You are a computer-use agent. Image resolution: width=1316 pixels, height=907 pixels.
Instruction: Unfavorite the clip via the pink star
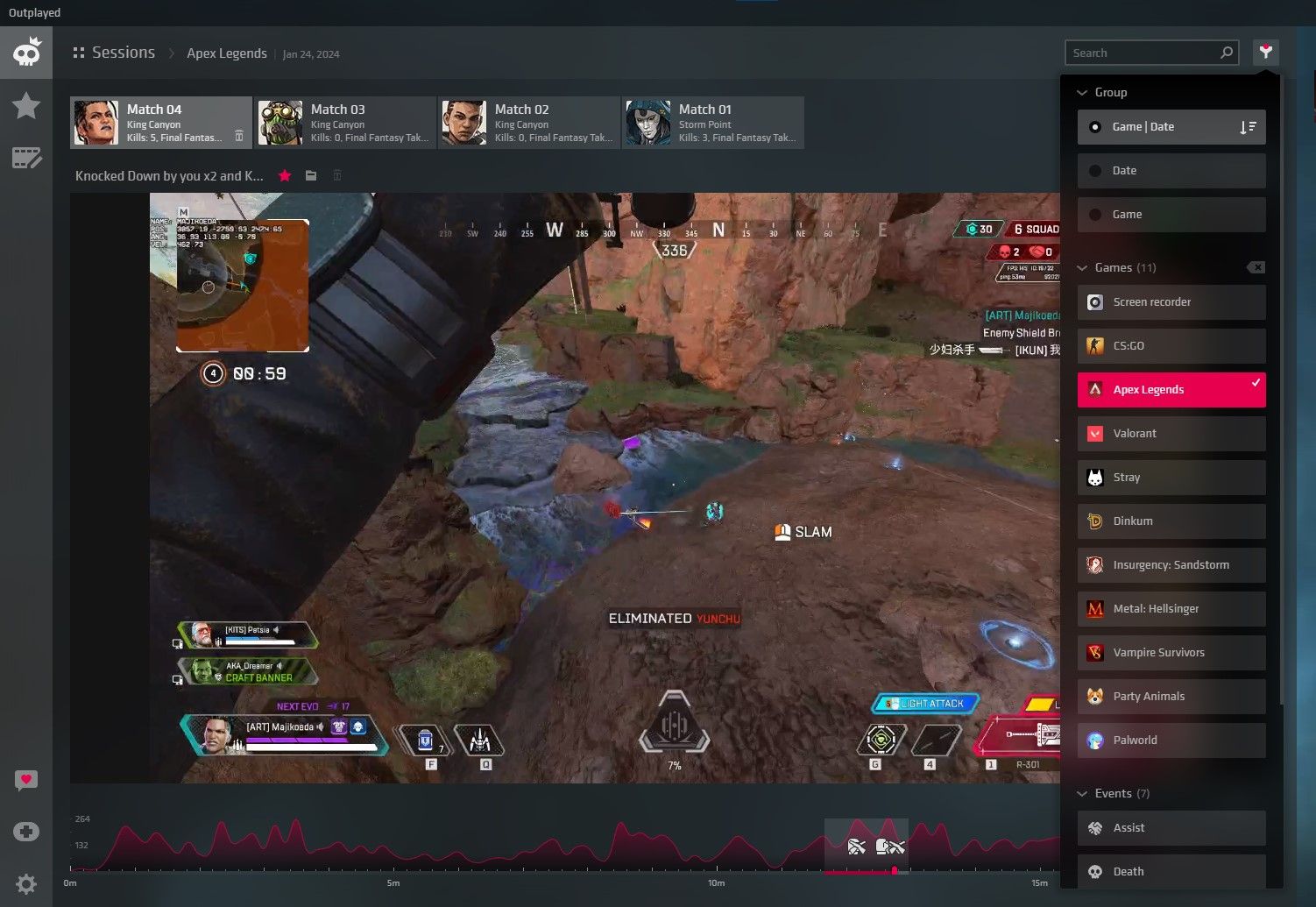point(285,175)
